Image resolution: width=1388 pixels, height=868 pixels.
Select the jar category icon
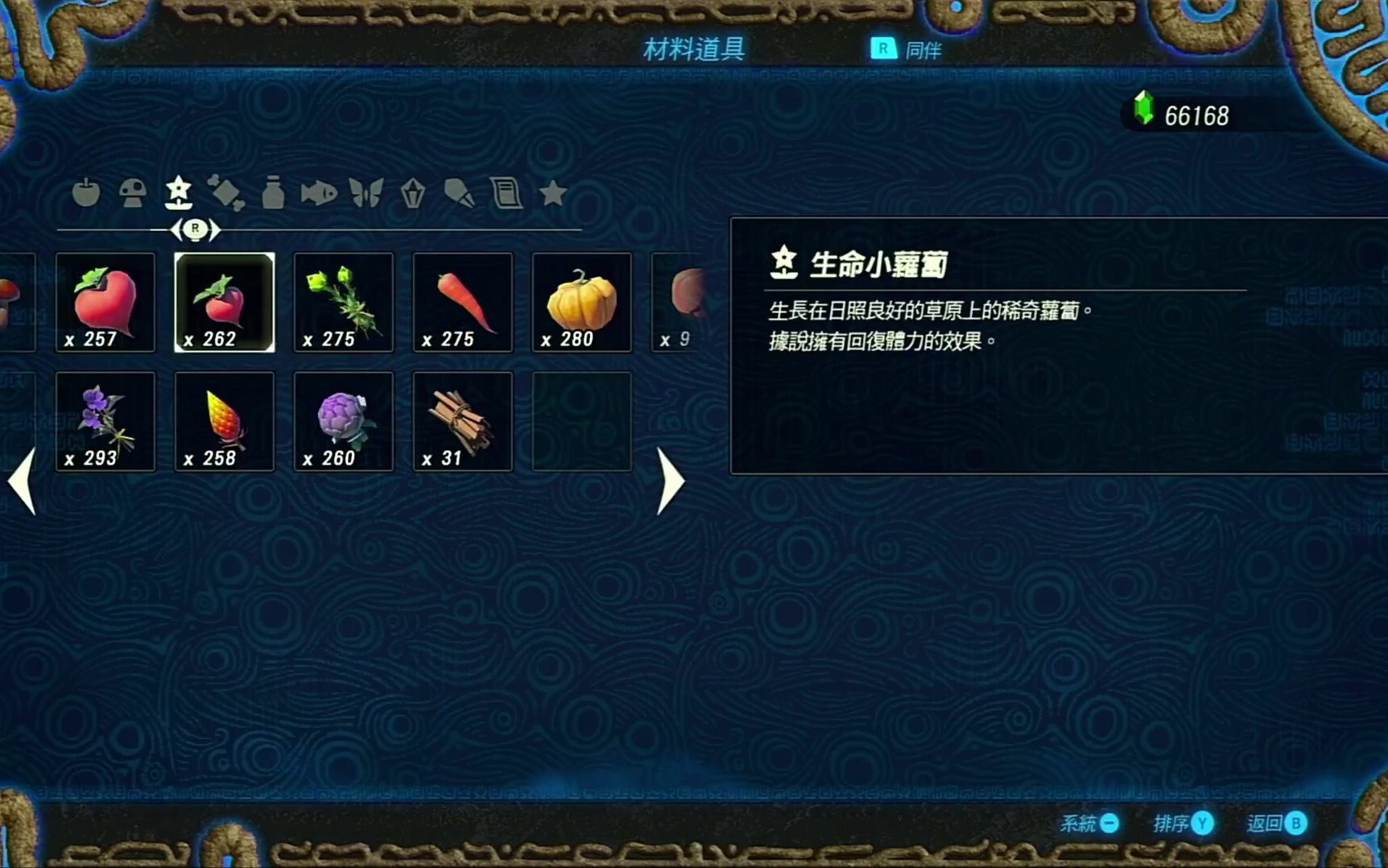272,192
